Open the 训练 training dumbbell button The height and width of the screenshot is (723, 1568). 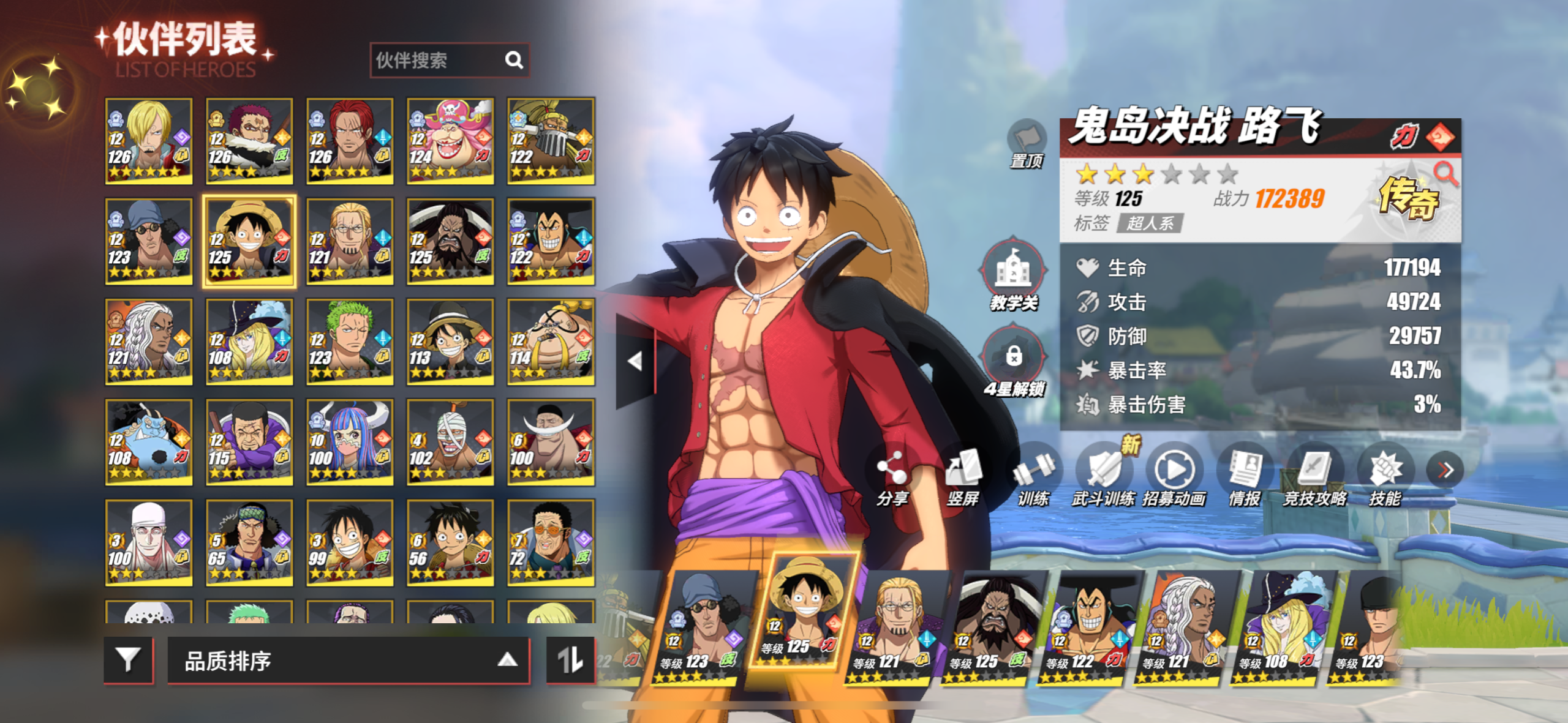coord(1033,474)
